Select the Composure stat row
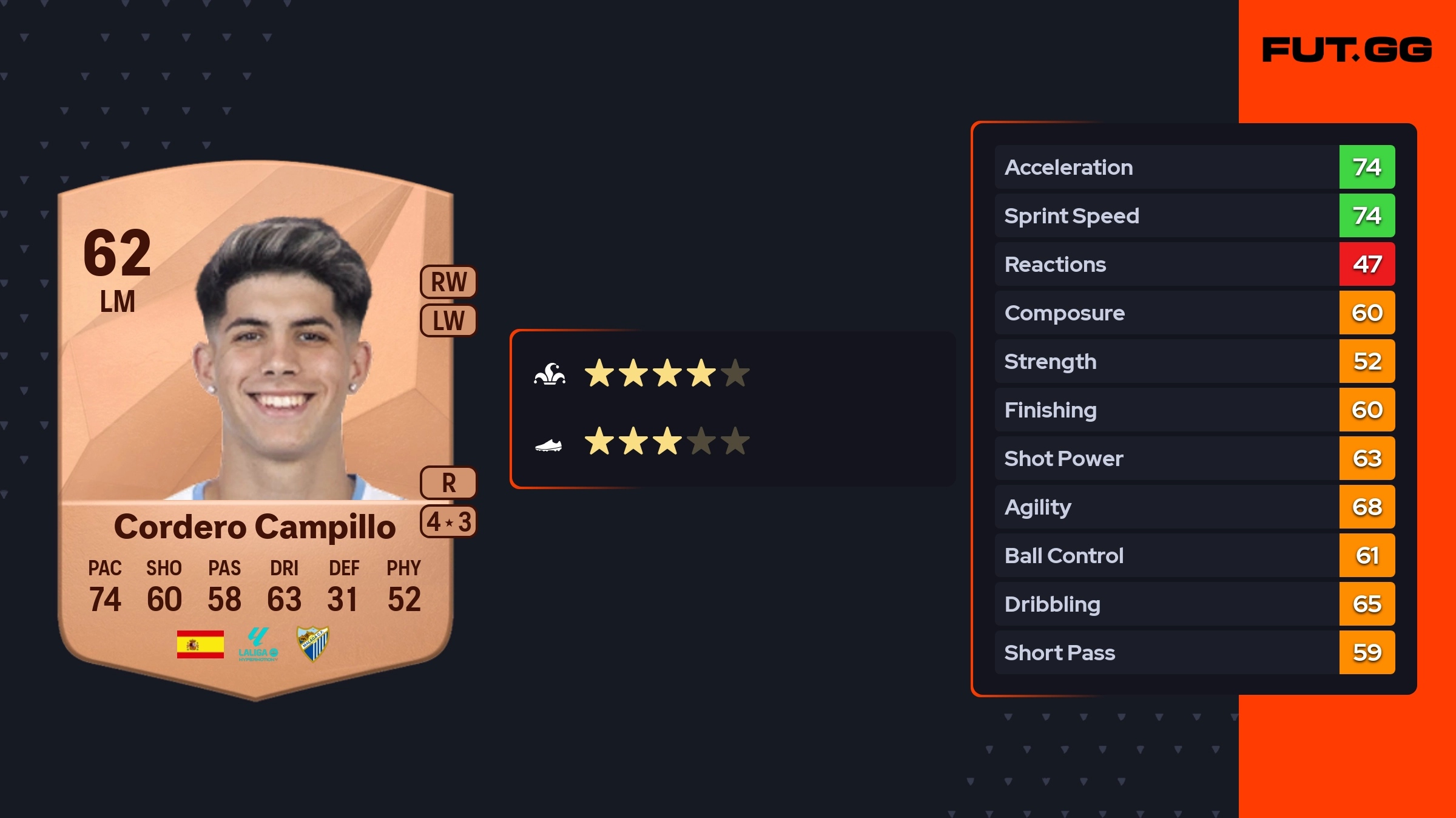This screenshot has width=1456, height=818. [x=1194, y=313]
